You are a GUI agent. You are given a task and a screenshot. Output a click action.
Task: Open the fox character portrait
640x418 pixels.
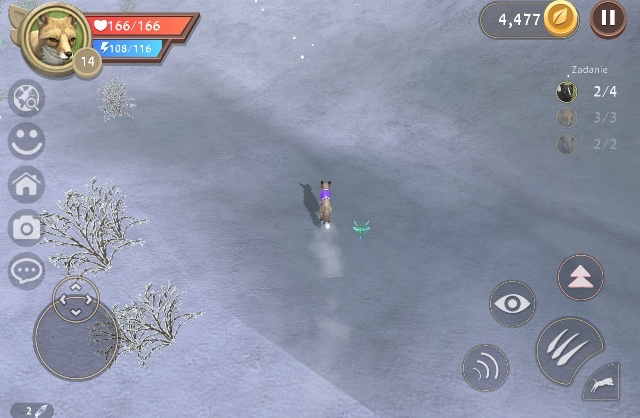(56, 38)
